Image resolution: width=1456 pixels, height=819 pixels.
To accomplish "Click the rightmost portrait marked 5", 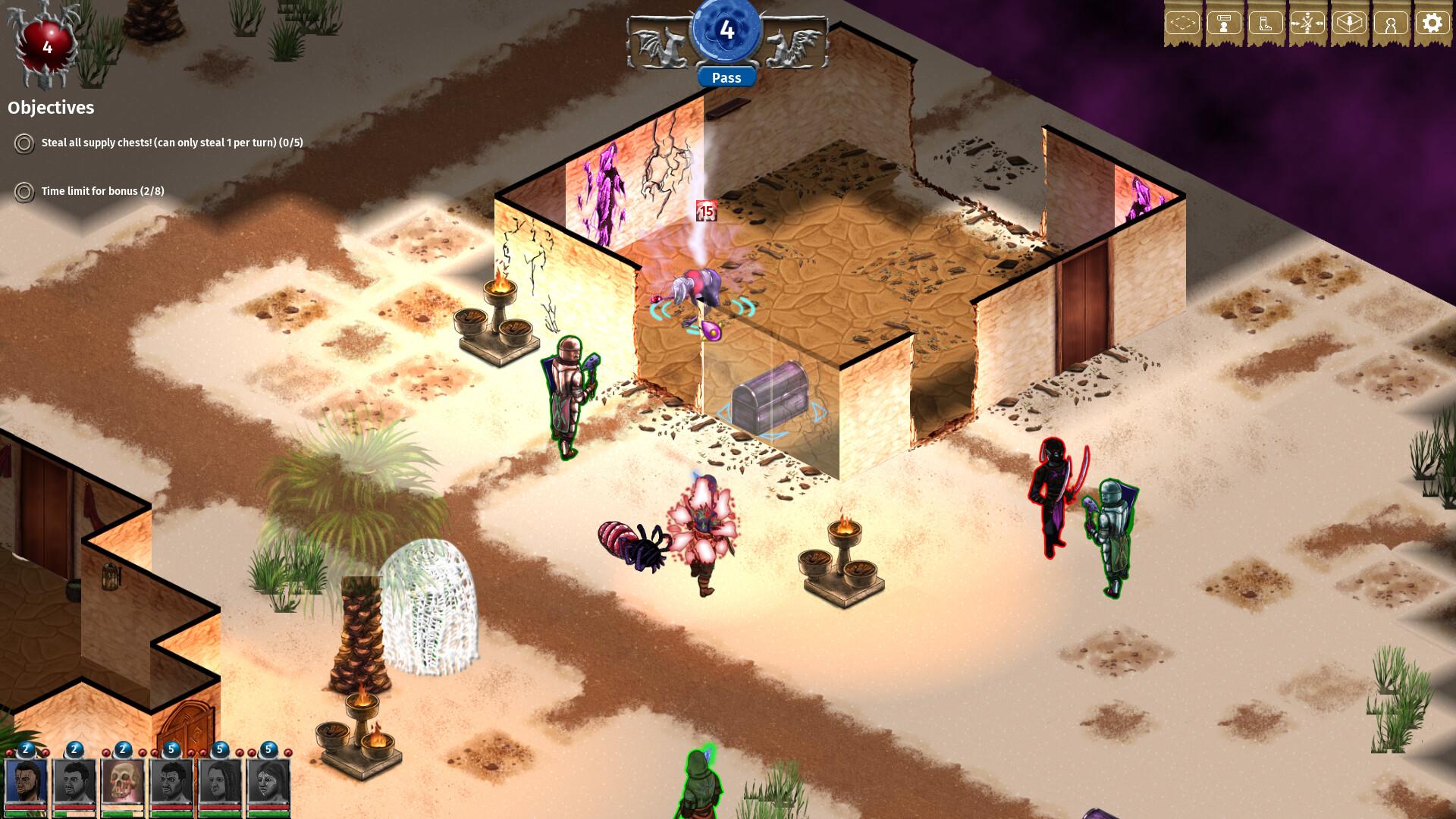I will click(267, 783).
